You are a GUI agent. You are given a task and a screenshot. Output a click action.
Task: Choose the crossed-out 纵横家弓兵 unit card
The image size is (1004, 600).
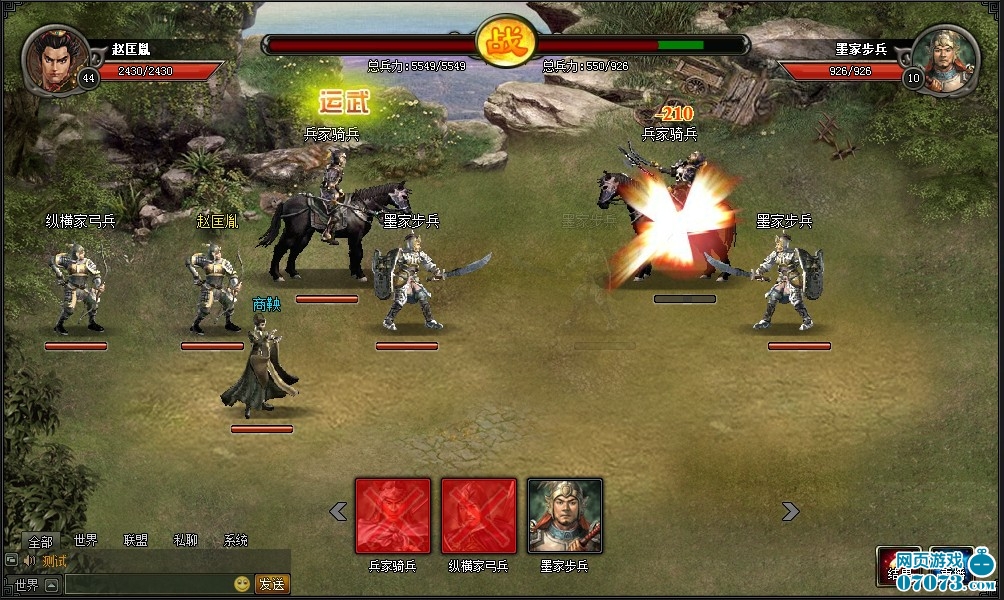(x=479, y=516)
